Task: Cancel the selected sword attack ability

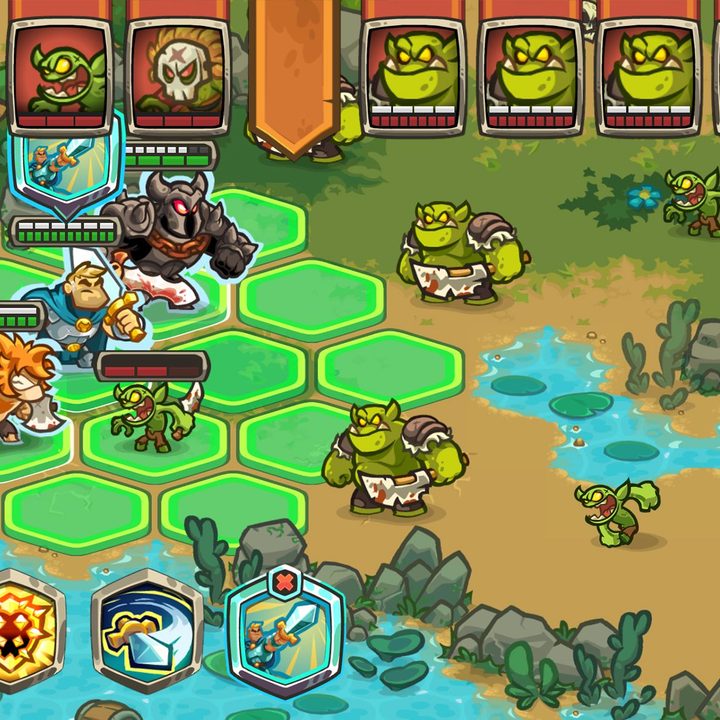Action: click(x=286, y=583)
